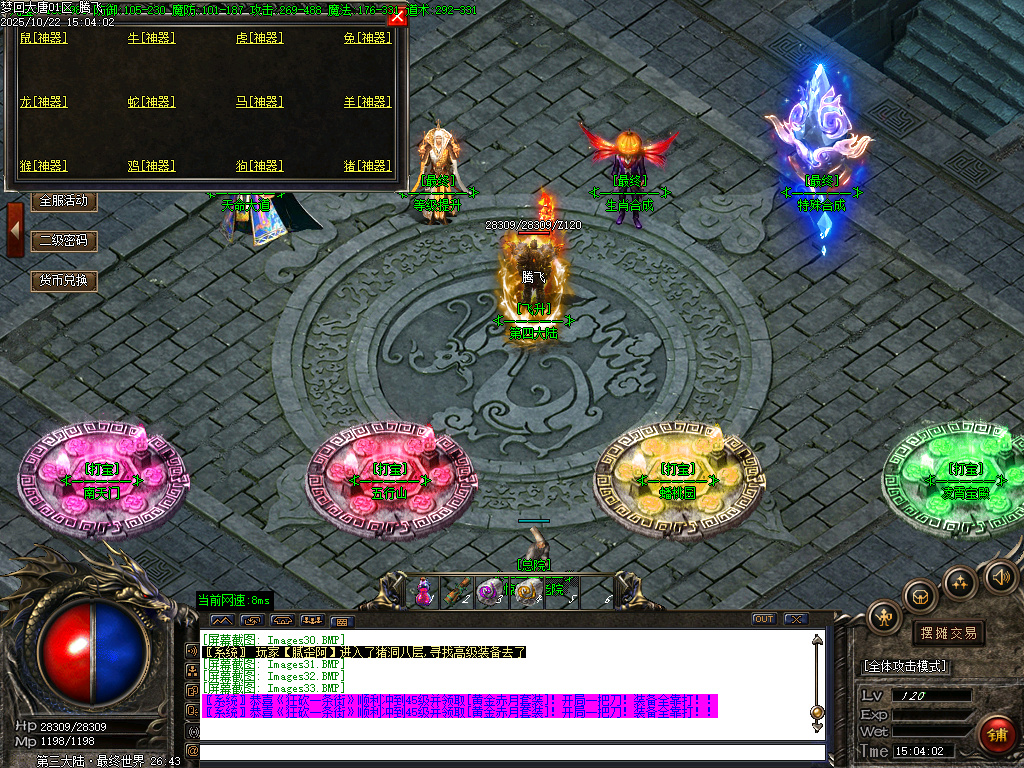Choose the 龙[神器] dragon artifact link
This screenshot has width=1024, height=768.
click(43, 102)
